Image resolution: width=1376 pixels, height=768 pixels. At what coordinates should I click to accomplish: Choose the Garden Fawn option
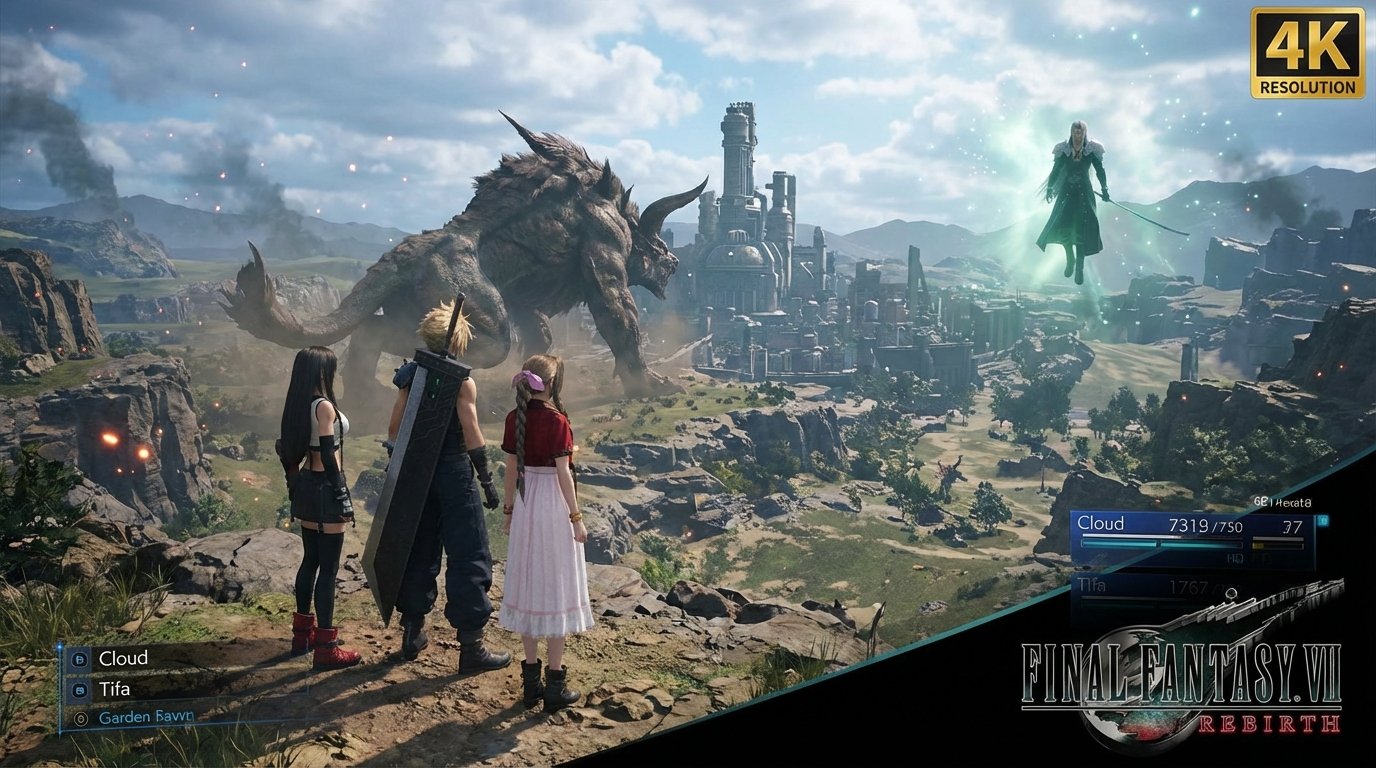(145, 716)
